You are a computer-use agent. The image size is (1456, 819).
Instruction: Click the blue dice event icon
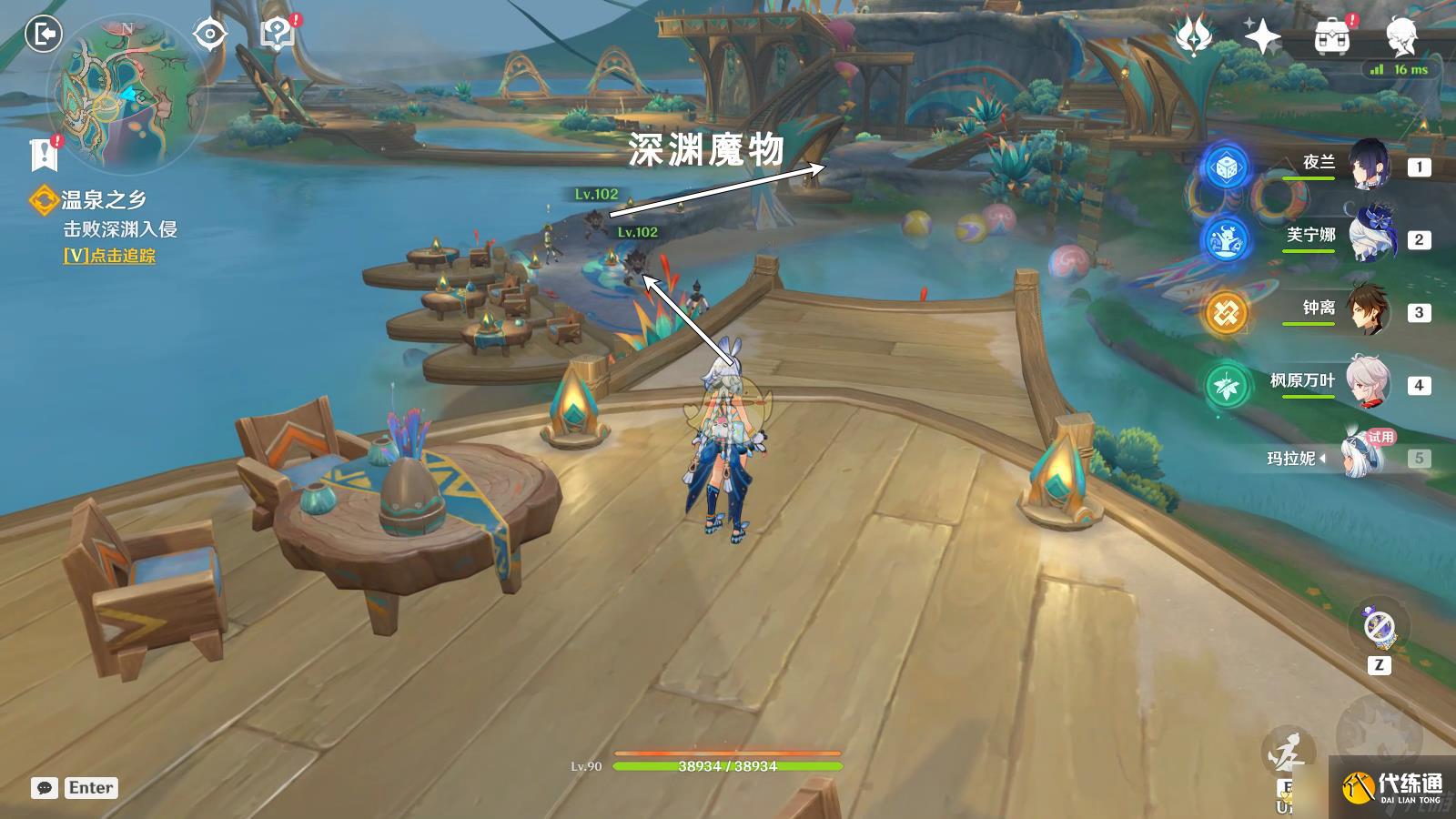point(1227,168)
